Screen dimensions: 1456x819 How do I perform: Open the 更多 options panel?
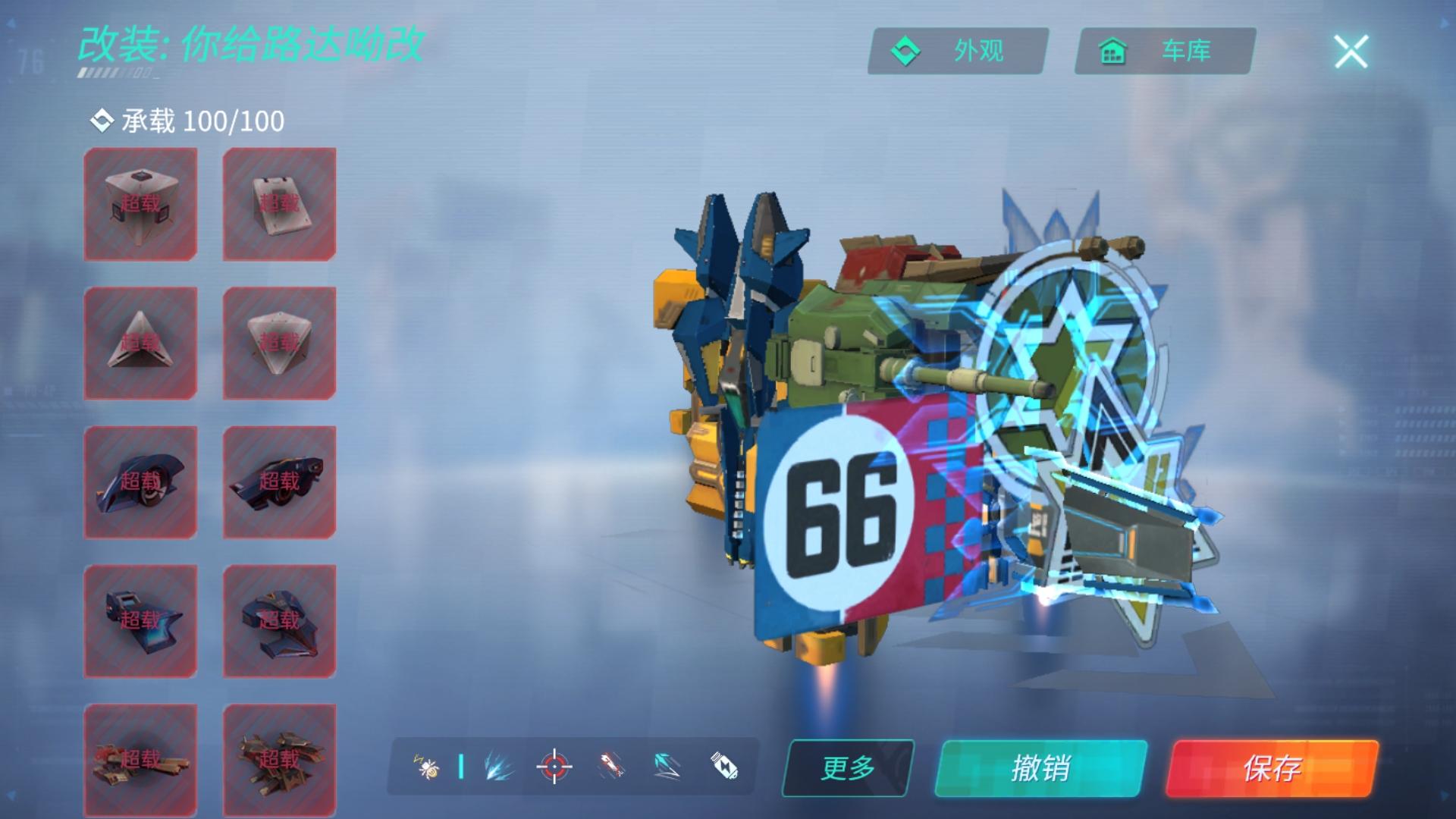point(848,767)
